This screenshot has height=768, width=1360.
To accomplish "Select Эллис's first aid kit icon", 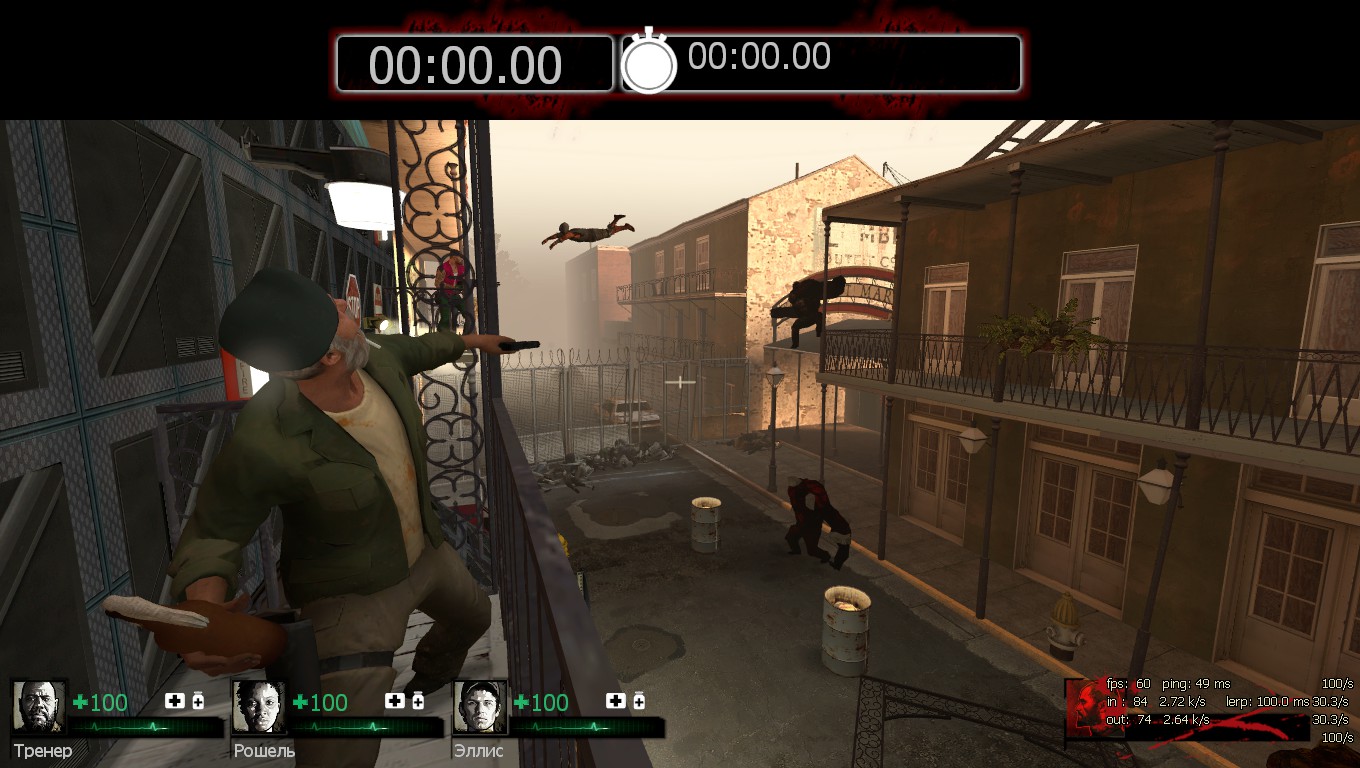I will pos(615,701).
